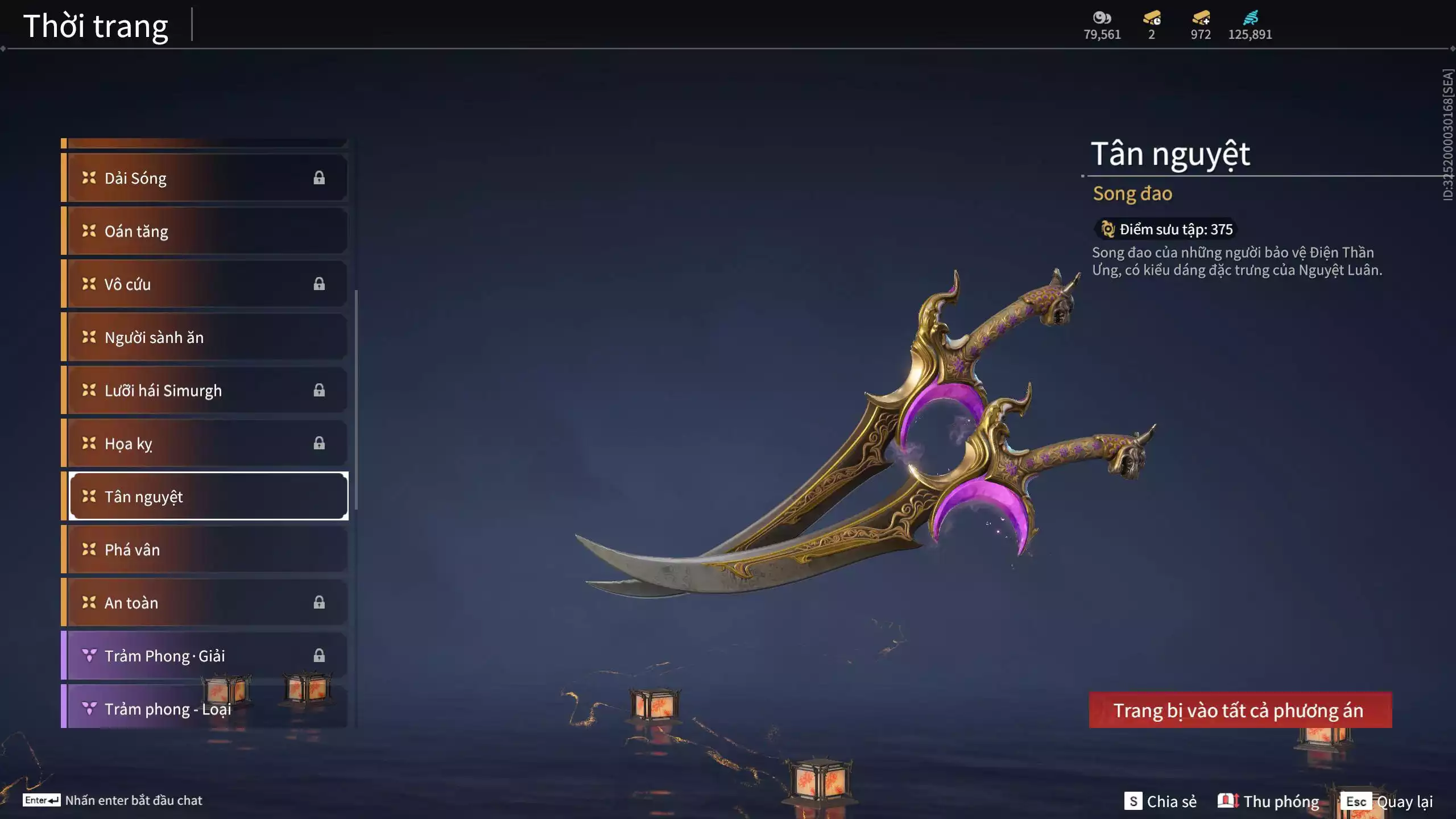Select the highlighted Tân nguyệt skin

click(x=208, y=497)
